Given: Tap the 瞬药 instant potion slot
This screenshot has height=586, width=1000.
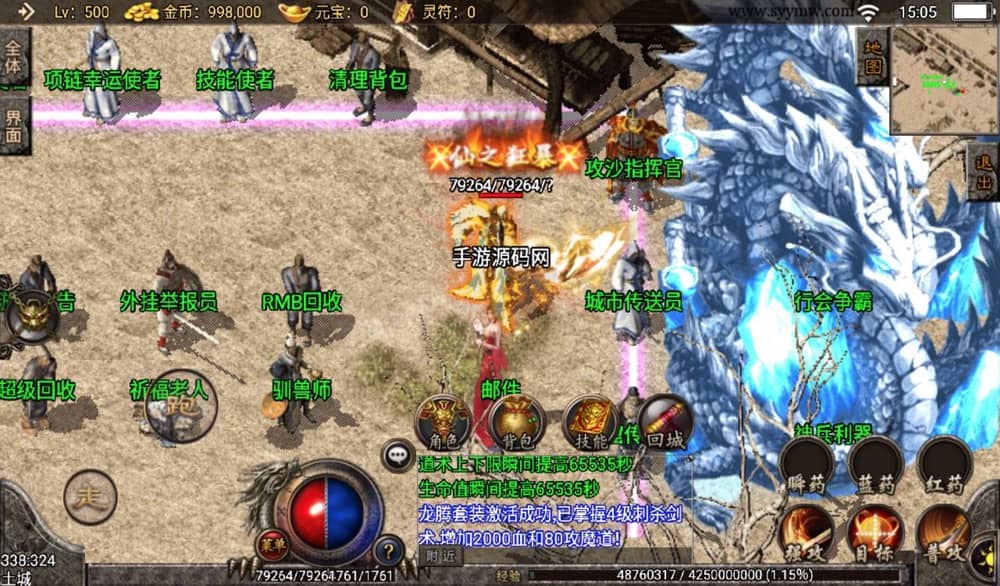Looking at the screenshot, I should coord(806,466).
